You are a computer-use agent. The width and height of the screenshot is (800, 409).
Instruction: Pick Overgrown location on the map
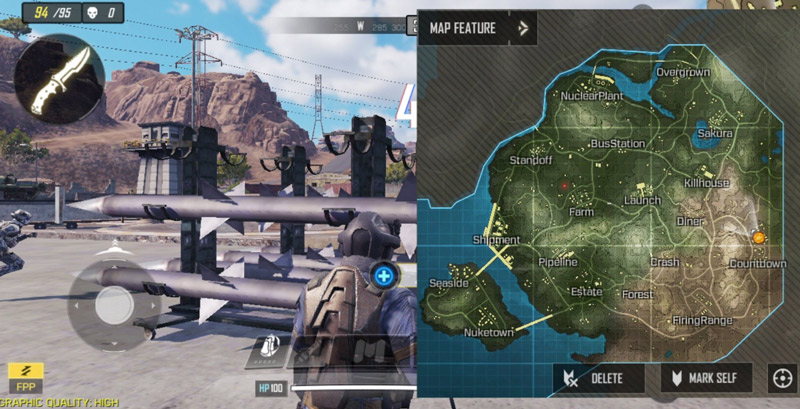(x=682, y=73)
